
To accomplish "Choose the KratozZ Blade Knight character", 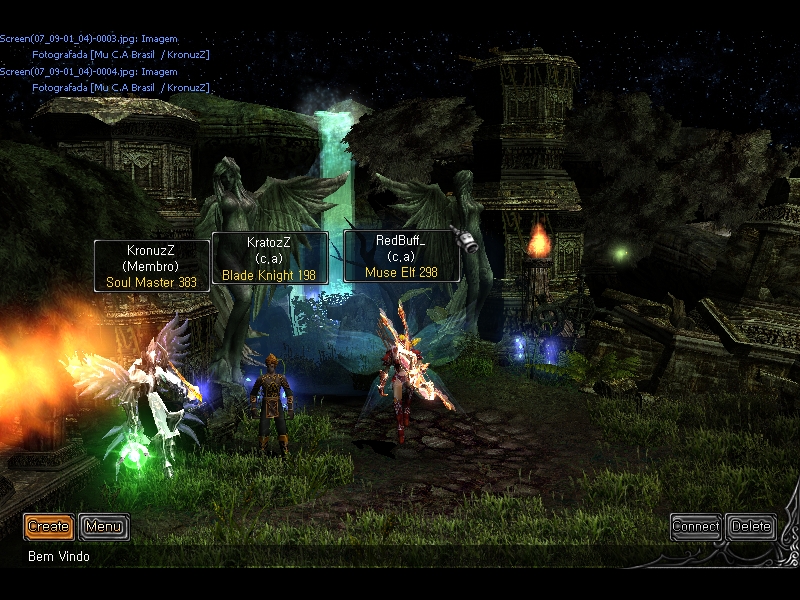I will (270, 405).
